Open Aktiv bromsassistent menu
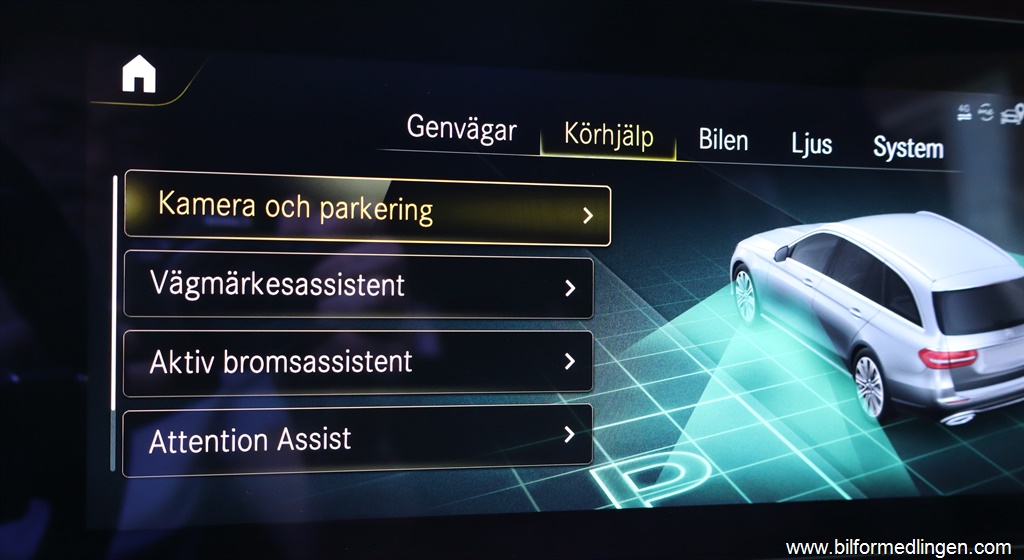This screenshot has width=1024, height=560. point(358,361)
